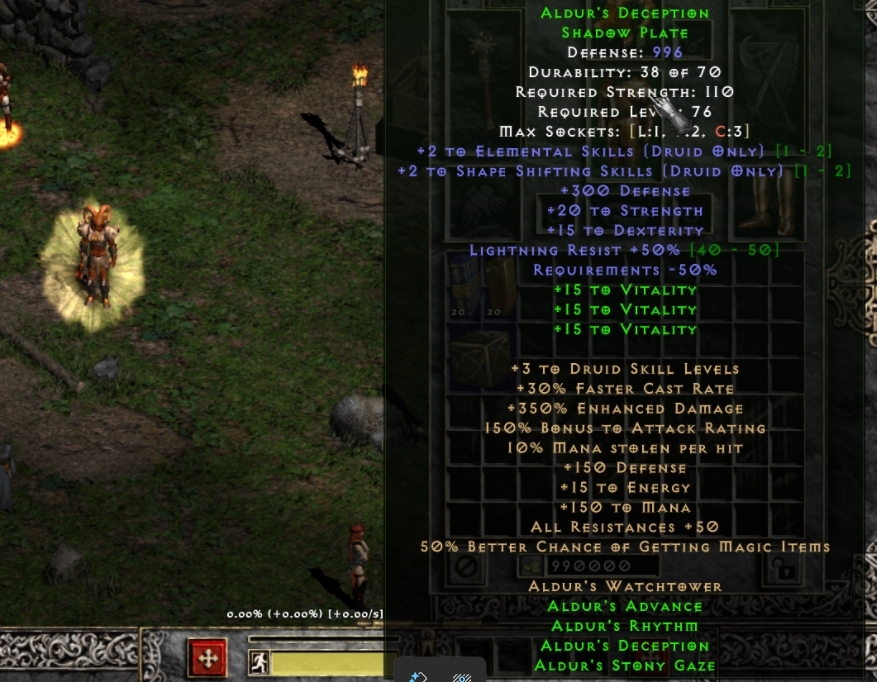Toggle the run/walk button
The image size is (877, 682).
click(259, 661)
